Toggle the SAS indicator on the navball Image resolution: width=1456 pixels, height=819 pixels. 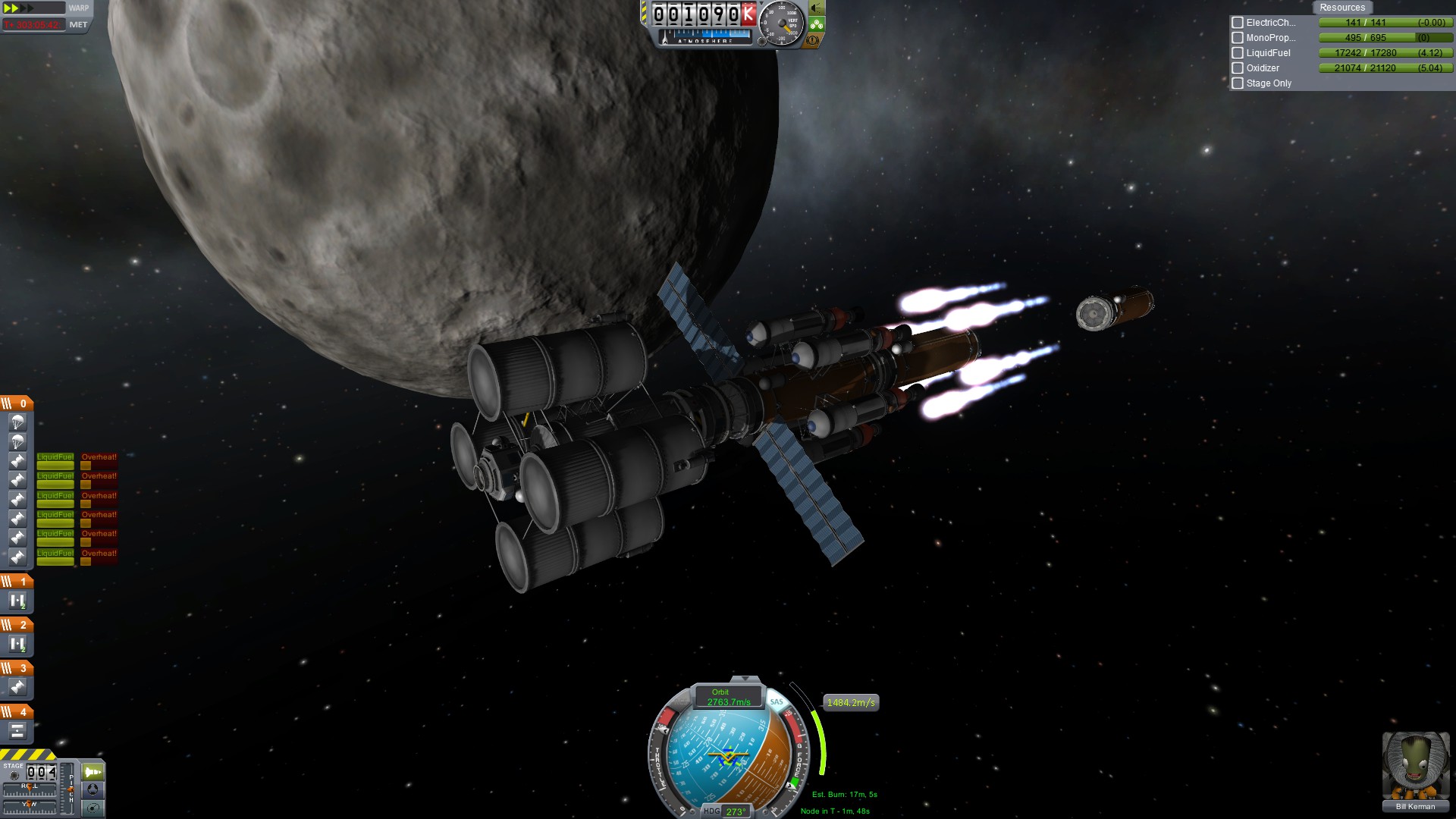[x=777, y=702]
